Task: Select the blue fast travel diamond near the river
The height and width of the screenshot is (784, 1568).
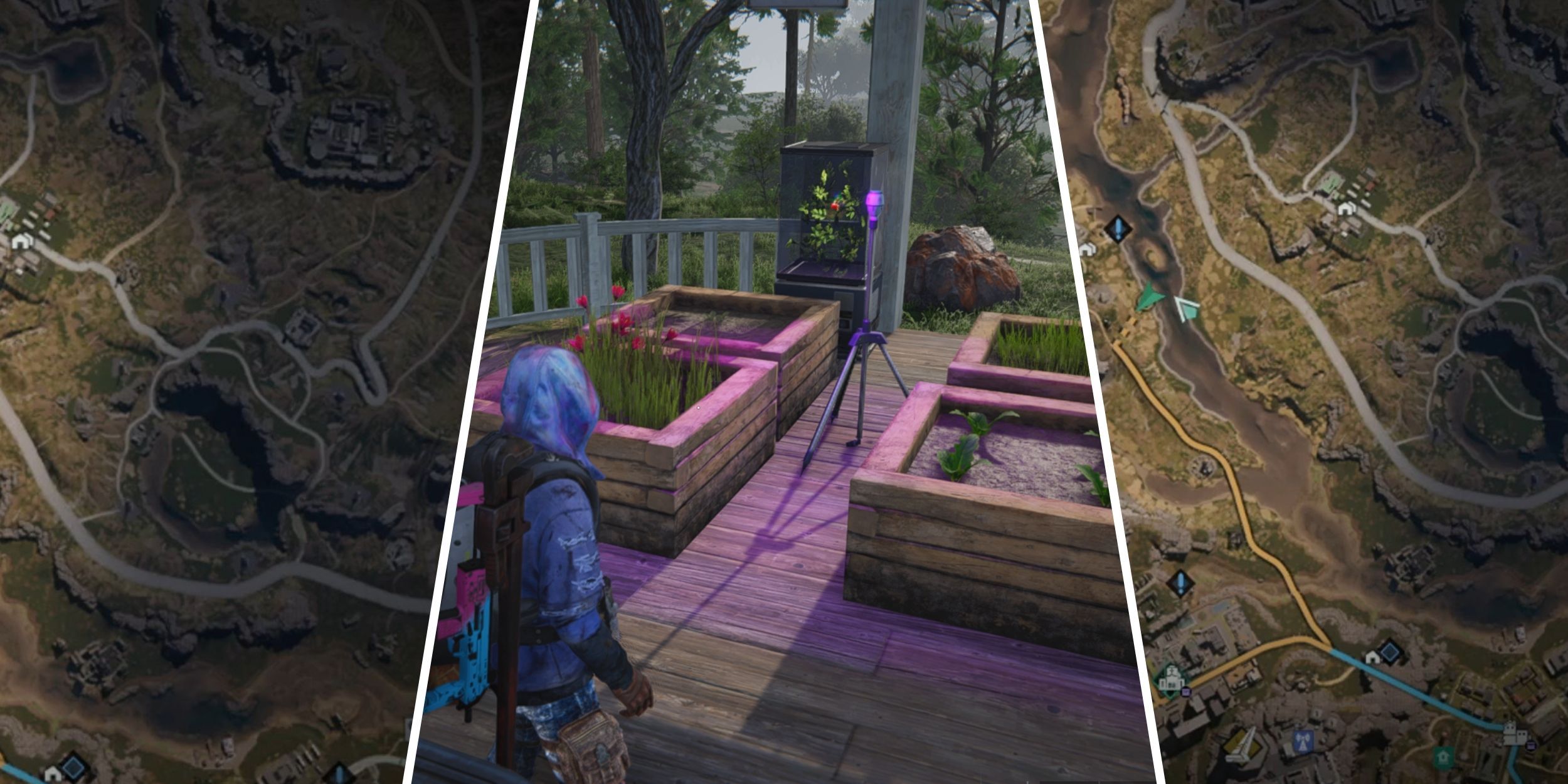Action: tap(1118, 228)
